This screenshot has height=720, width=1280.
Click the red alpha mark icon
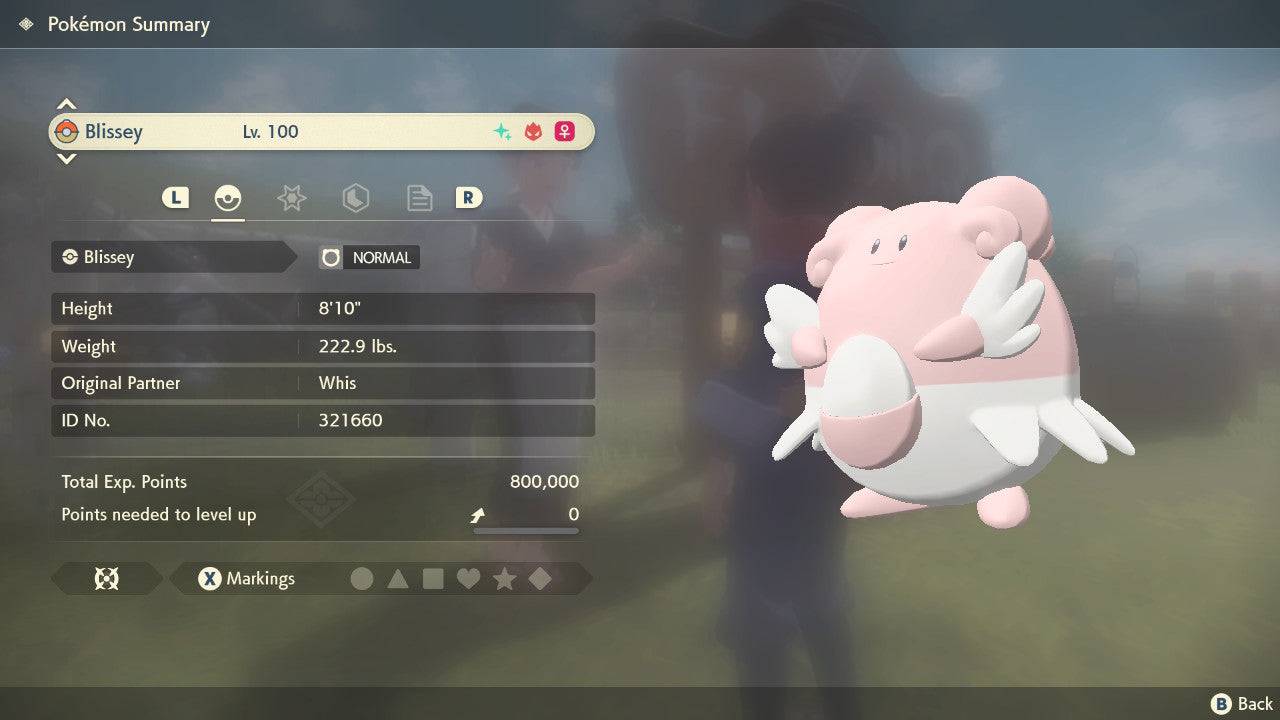(x=531, y=131)
